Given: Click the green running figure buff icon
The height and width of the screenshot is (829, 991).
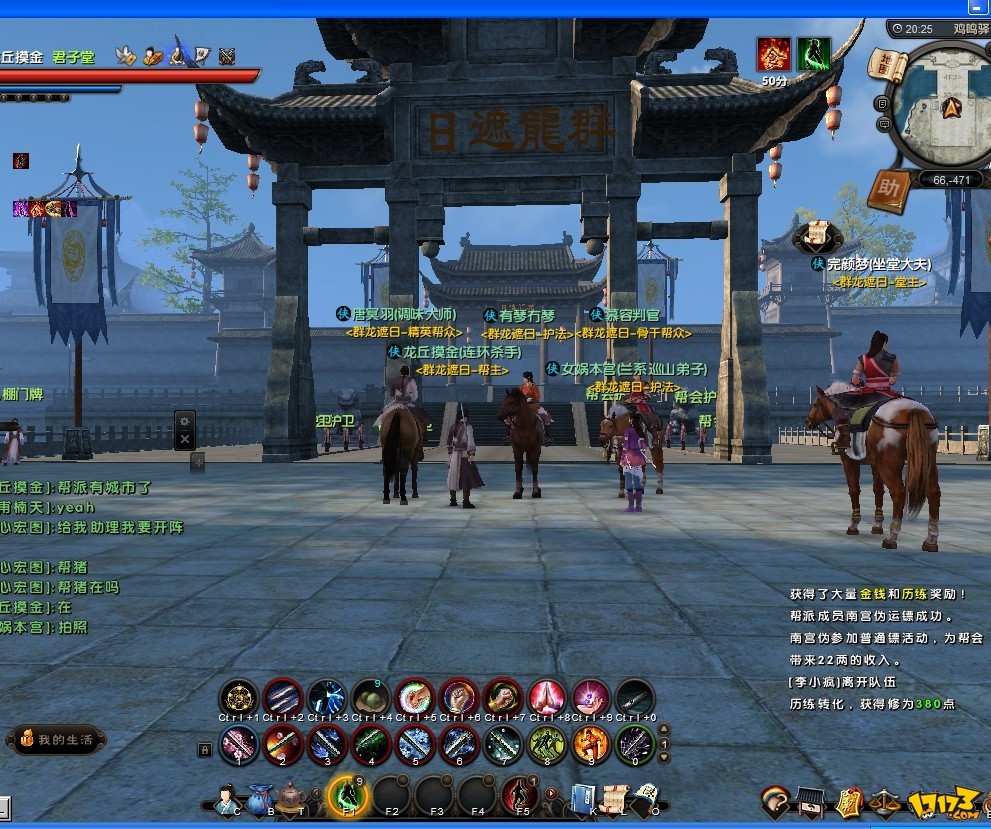Looking at the screenshot, I should pos(814,54).
